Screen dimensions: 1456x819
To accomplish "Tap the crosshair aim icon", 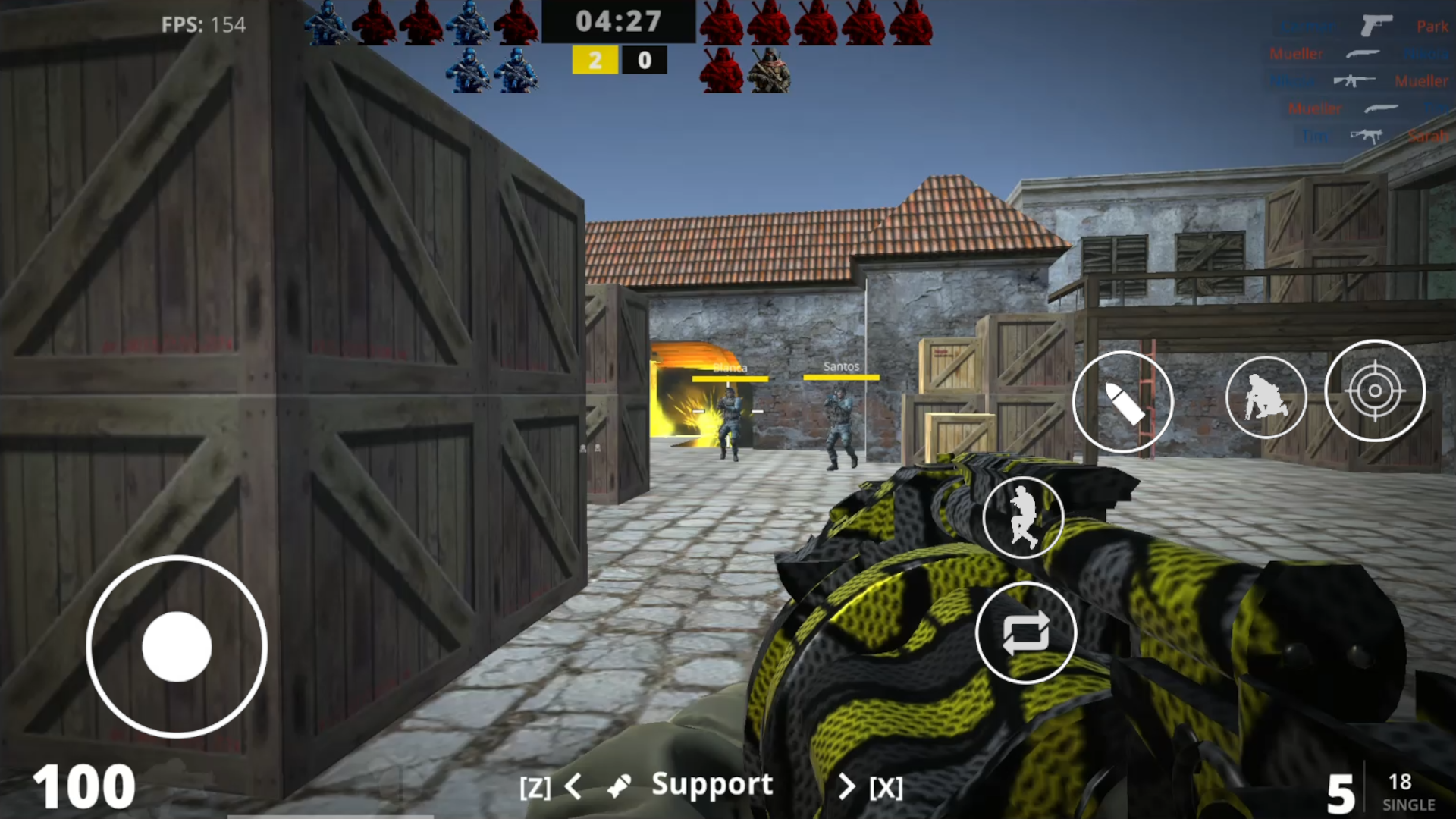I will [1374, 391].
